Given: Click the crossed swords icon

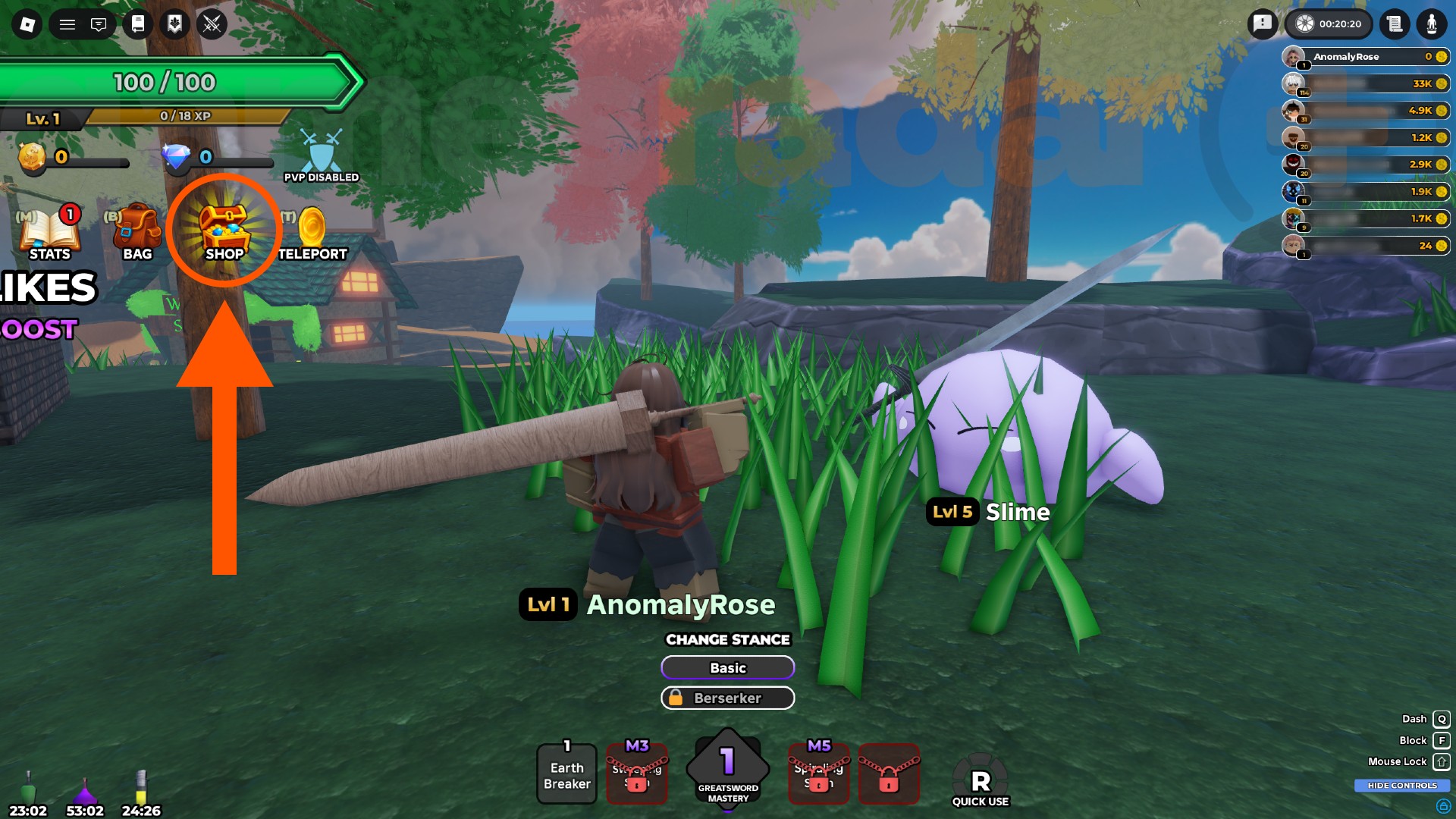Looking at the screenshot, I should tap(211, 24).
